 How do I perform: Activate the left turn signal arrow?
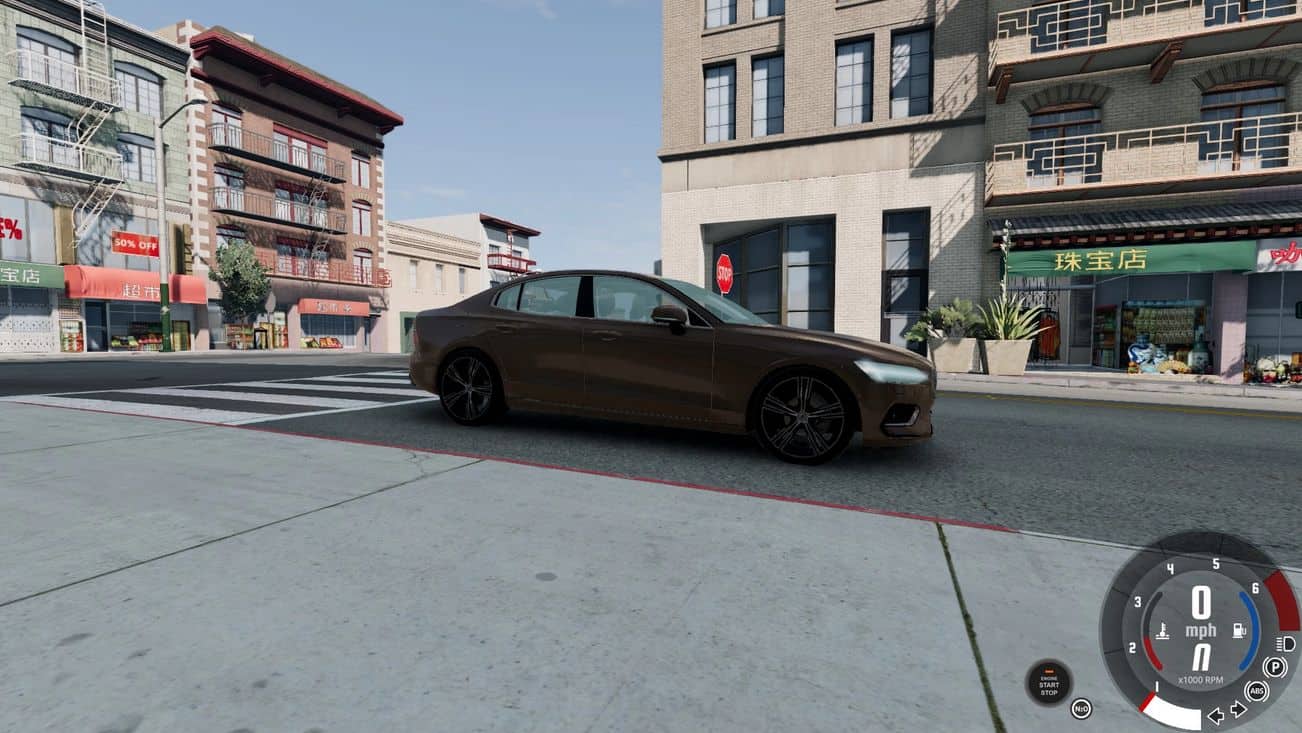[1216, 715]
